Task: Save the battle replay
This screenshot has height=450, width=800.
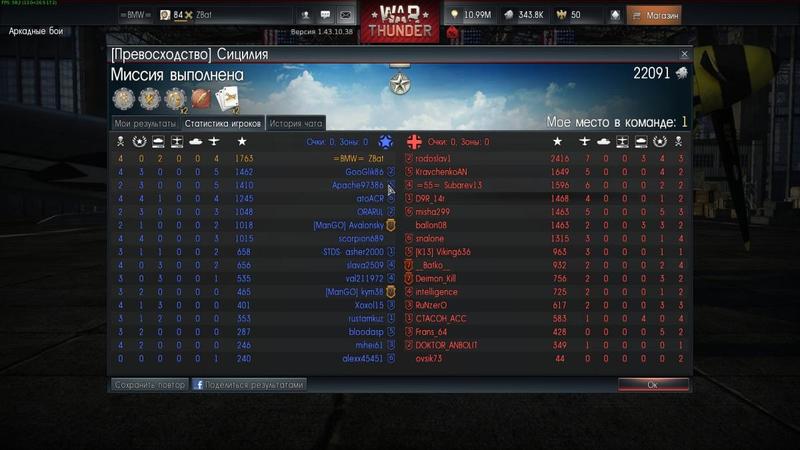Action: pyautogui.click(x=149, y=384)
